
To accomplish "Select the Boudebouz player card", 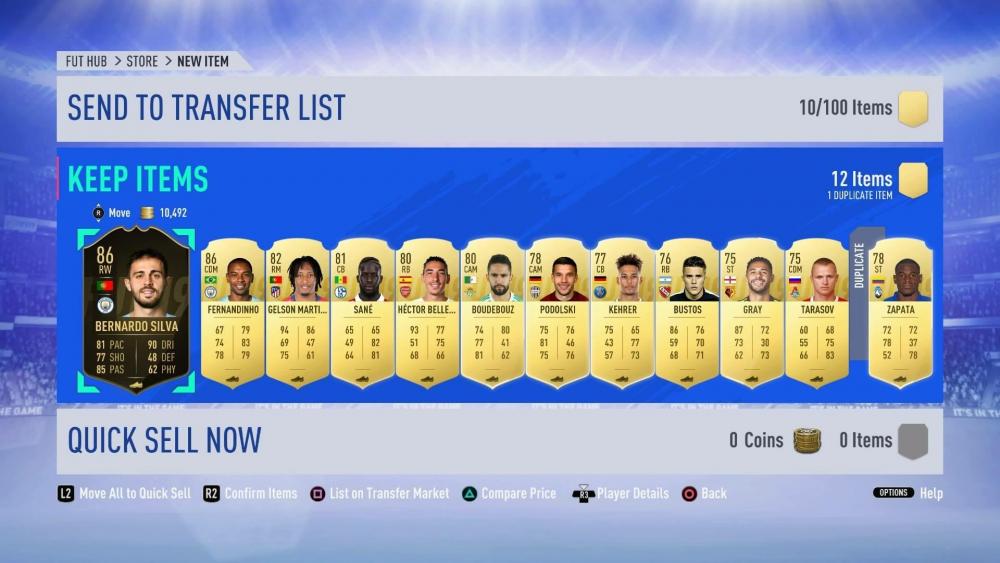I will coord(493,312).
